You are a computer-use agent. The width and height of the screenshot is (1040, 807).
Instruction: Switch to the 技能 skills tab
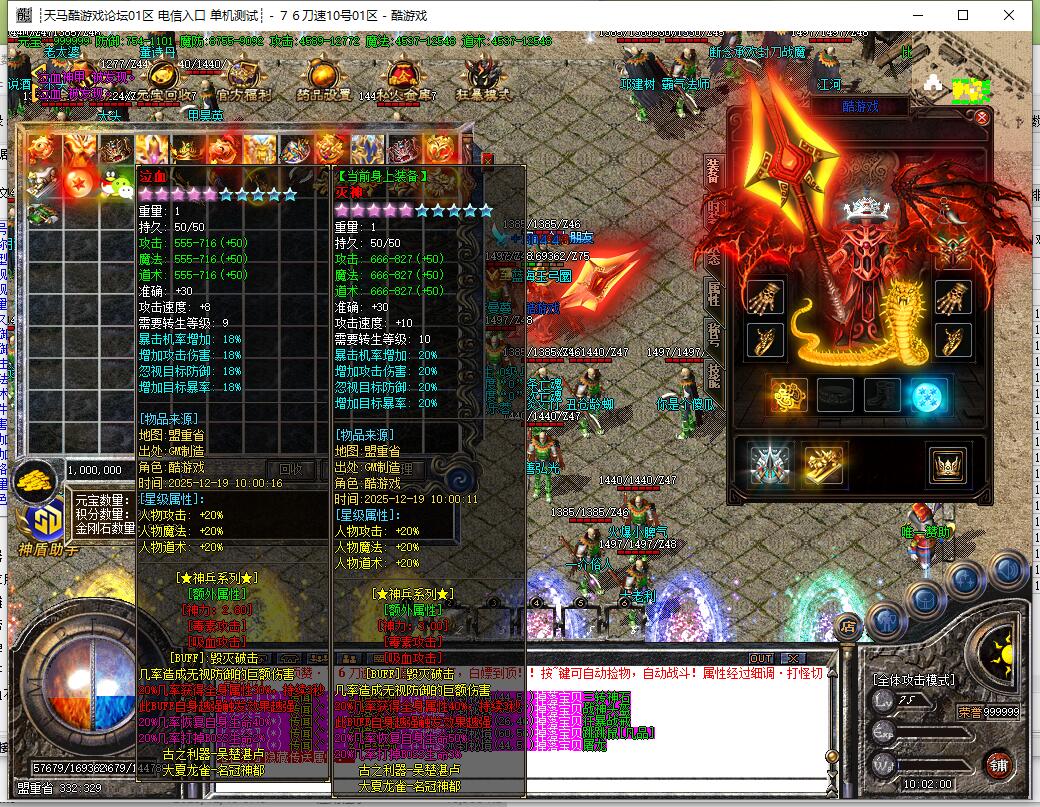coord(713,375)
